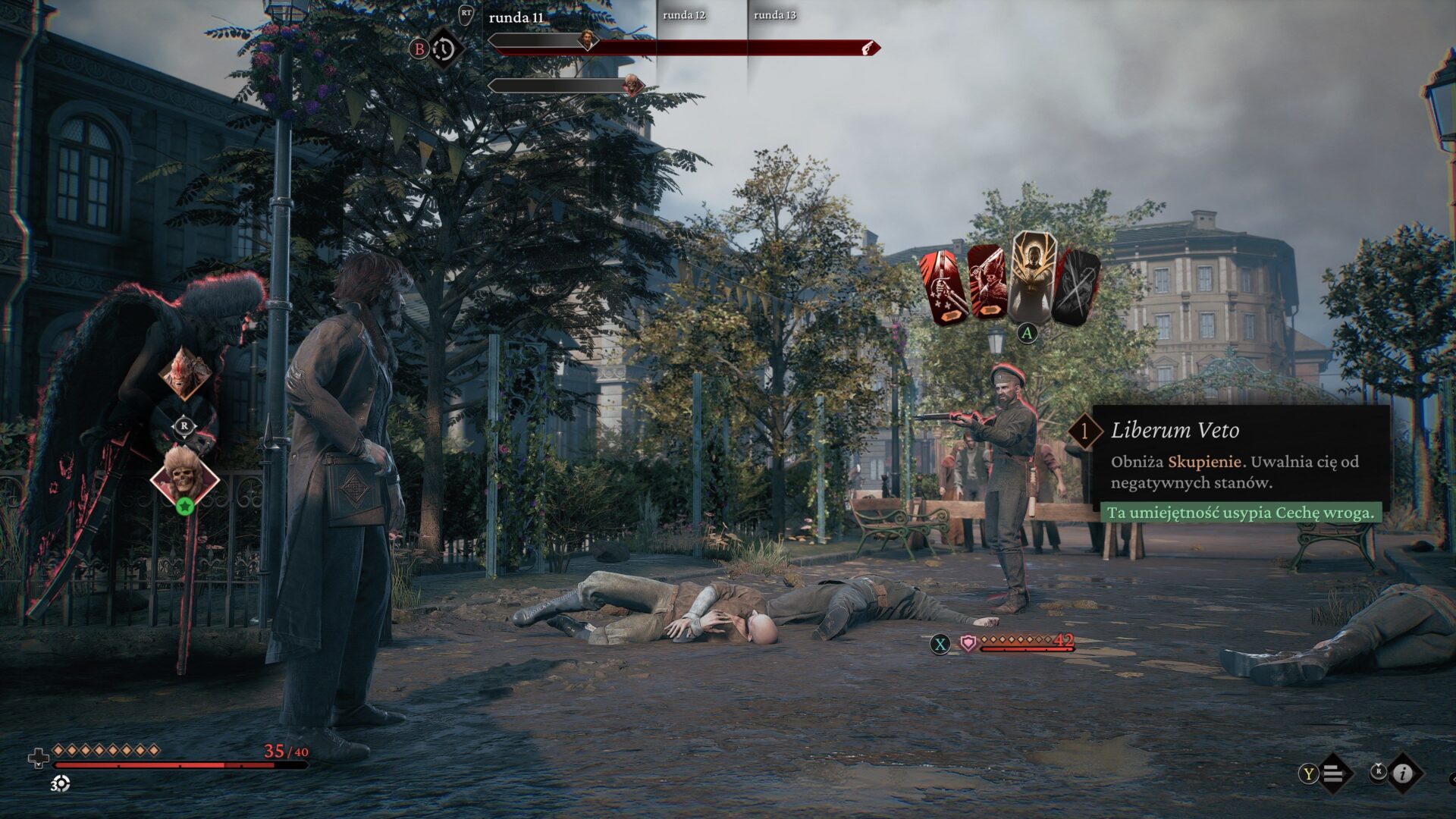
Task: Open the clock timeline icon
Action: coord(443,49)
